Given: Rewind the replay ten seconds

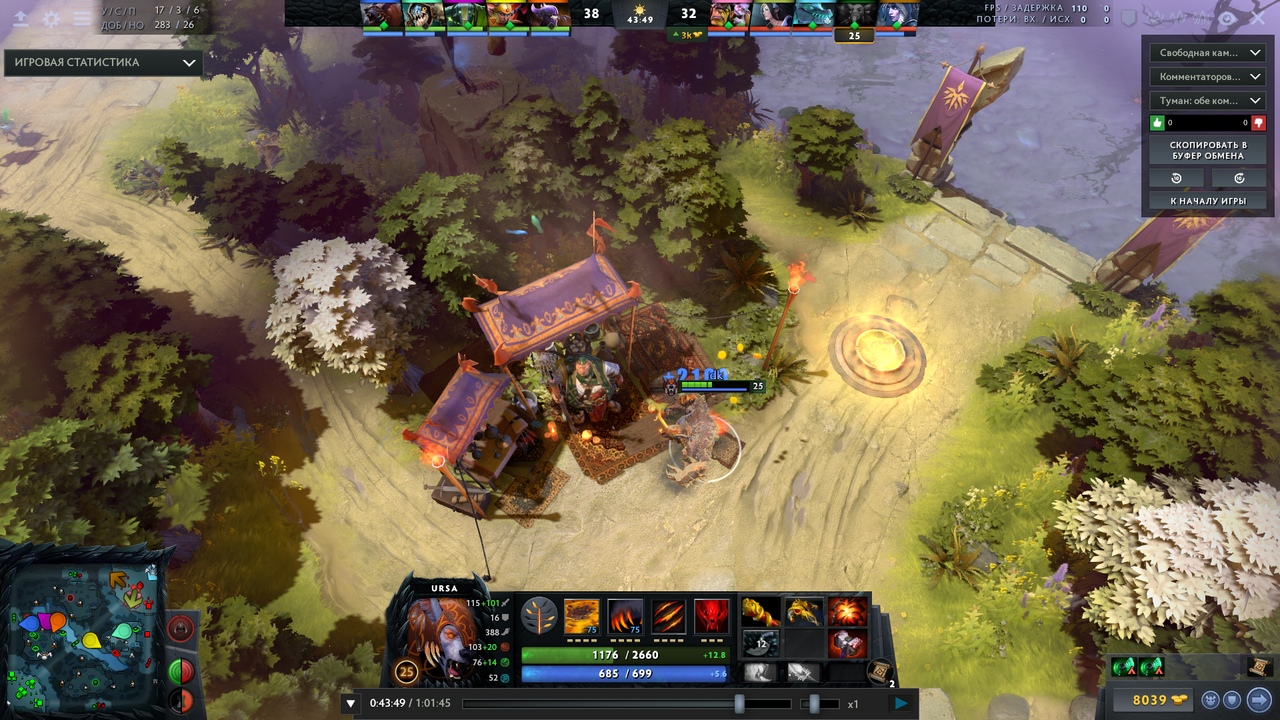Looking at the screenshot, I should 1176,178.
